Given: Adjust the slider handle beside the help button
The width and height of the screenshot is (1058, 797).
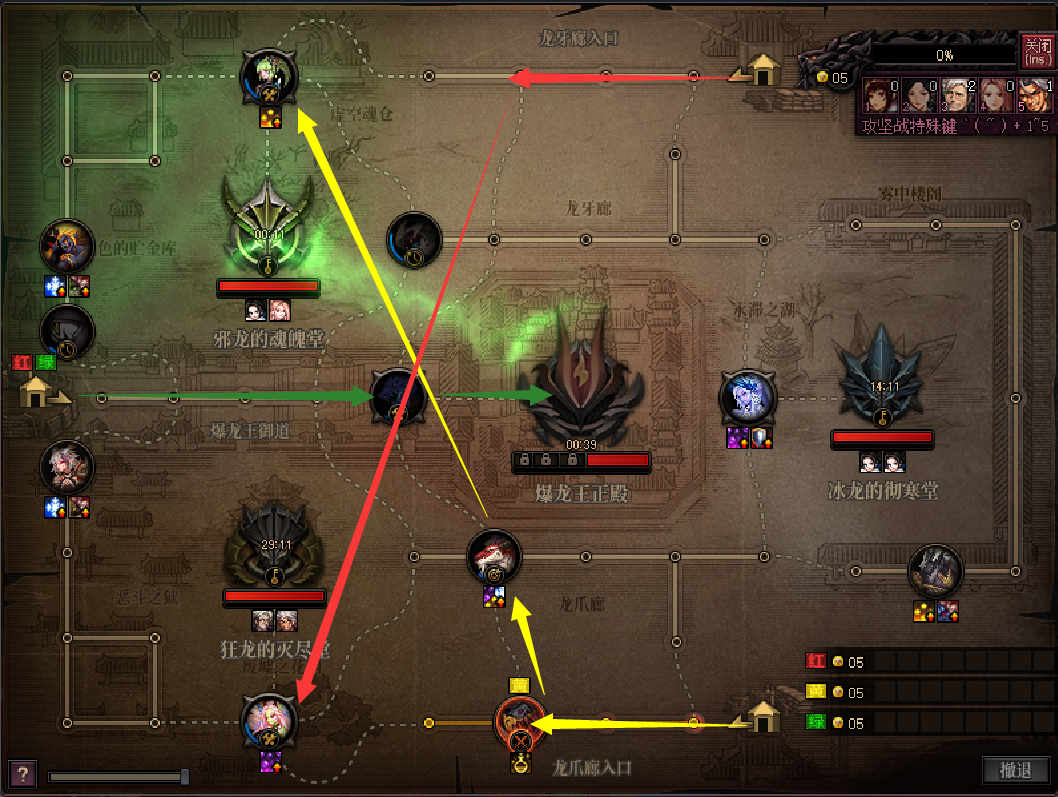Looking at the screenshot, I should point(185,777).
